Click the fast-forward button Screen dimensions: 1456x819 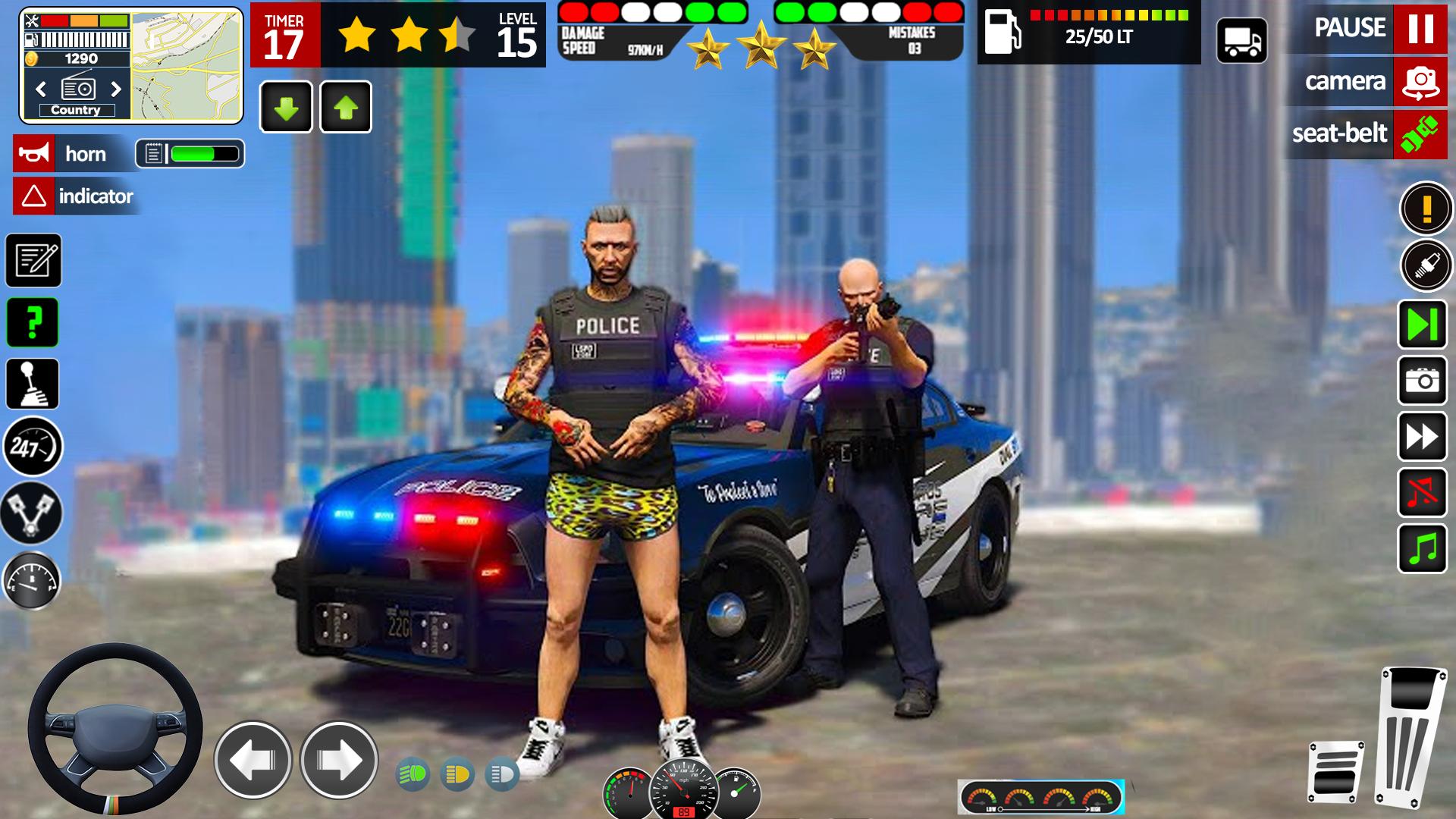coord(1422,437)
